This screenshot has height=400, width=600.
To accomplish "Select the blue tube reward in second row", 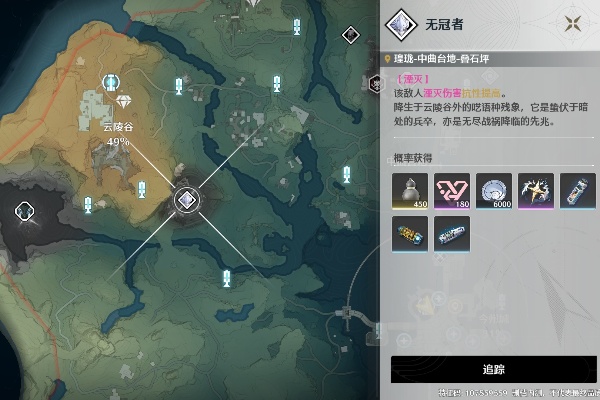I will point(451,234).
